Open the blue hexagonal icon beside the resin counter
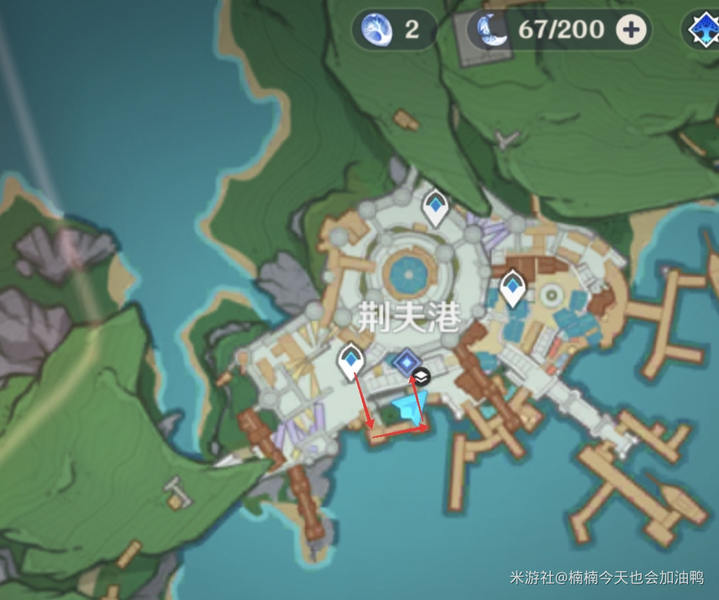Viewport: 719px width, 600px height. coord(703,30)
